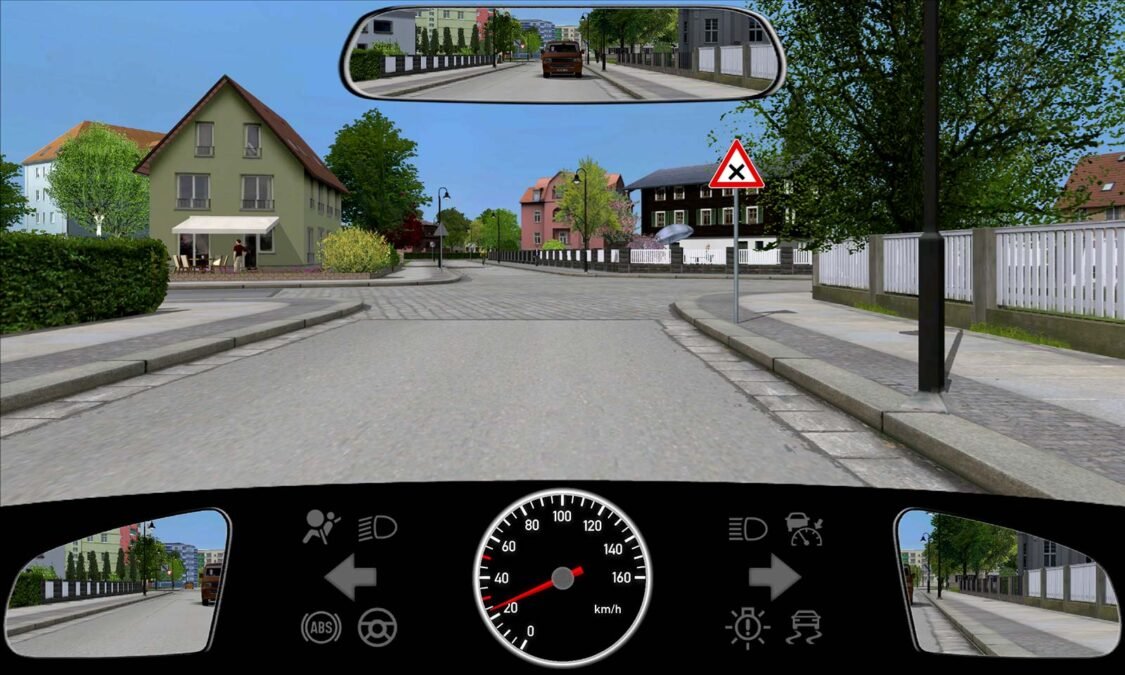Select the airbag warning indicator
This screenshot has width=1125, height=675.
tap(321, 527)
